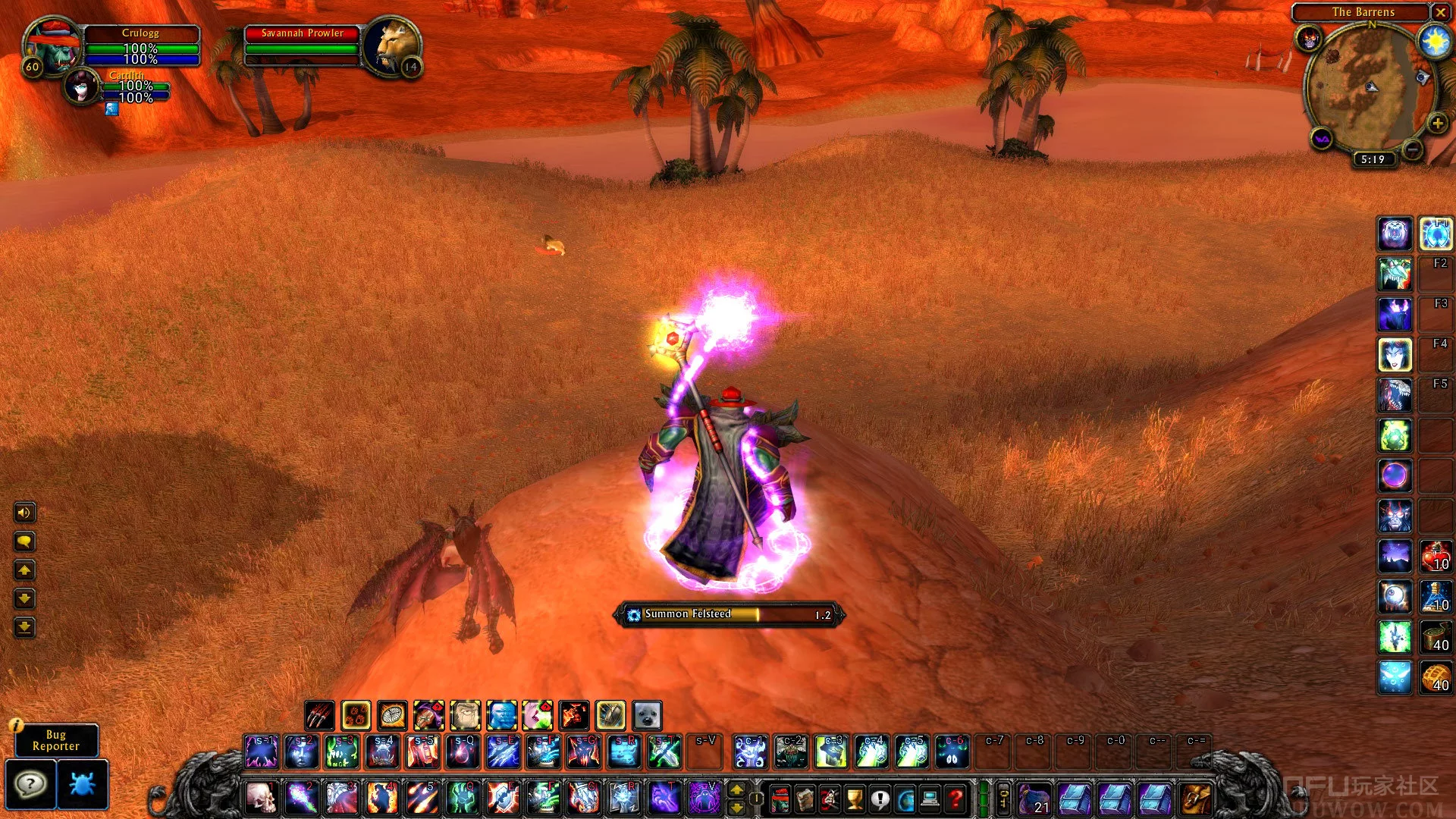This screenshot has width=1456, height=819.
Task: Activate the pet claw attack command
Action: coord(319,715)
